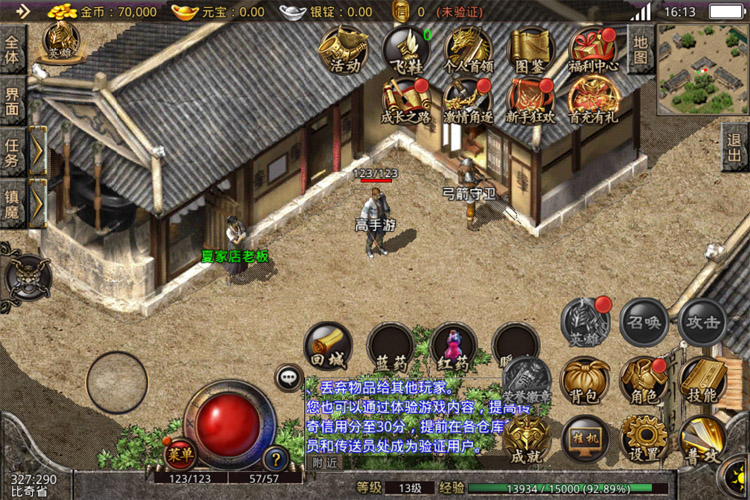Open the 个人首领 personal boss menu

(x=467, y=49)
